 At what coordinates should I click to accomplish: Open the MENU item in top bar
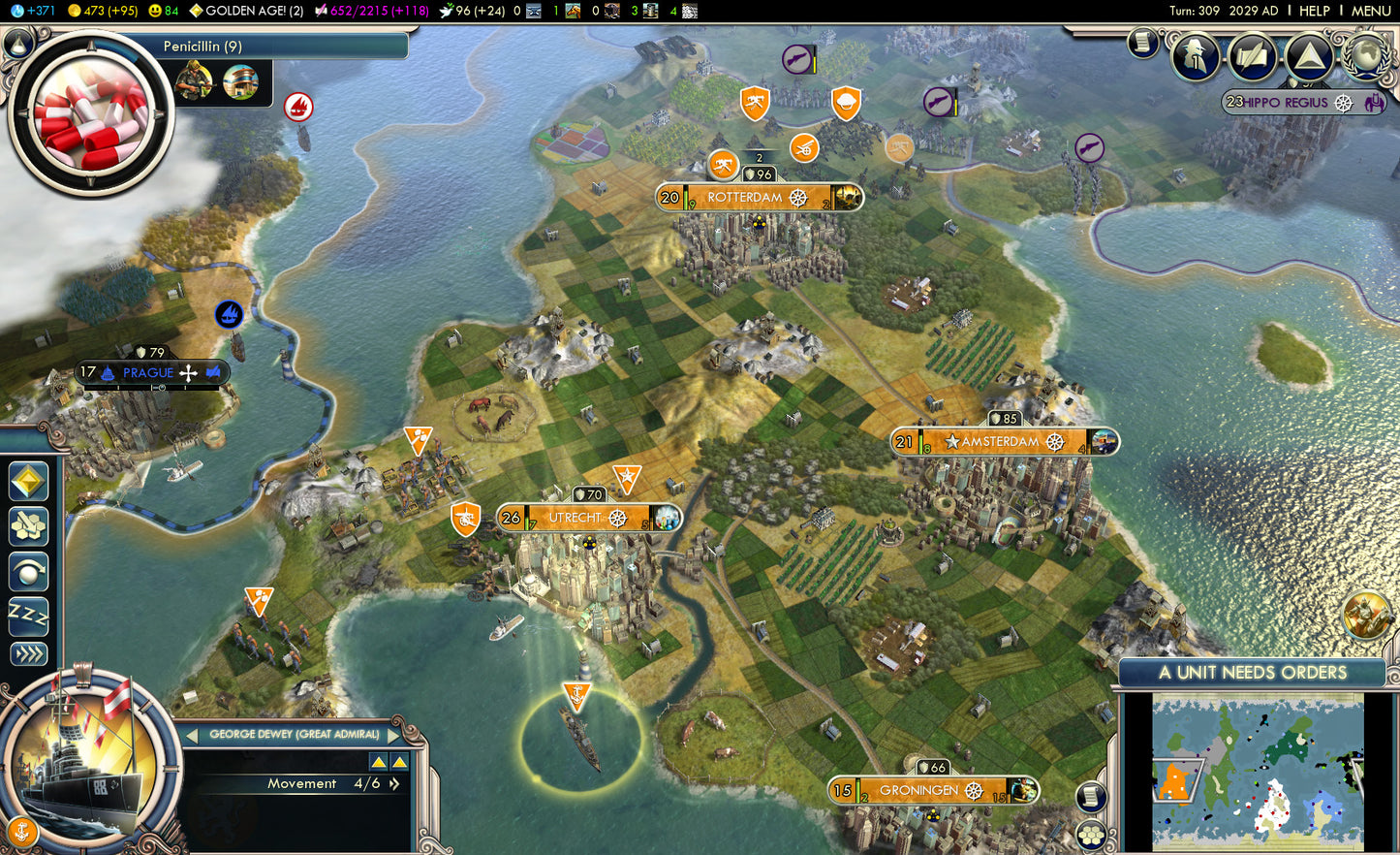click(x=1372, y=10)
